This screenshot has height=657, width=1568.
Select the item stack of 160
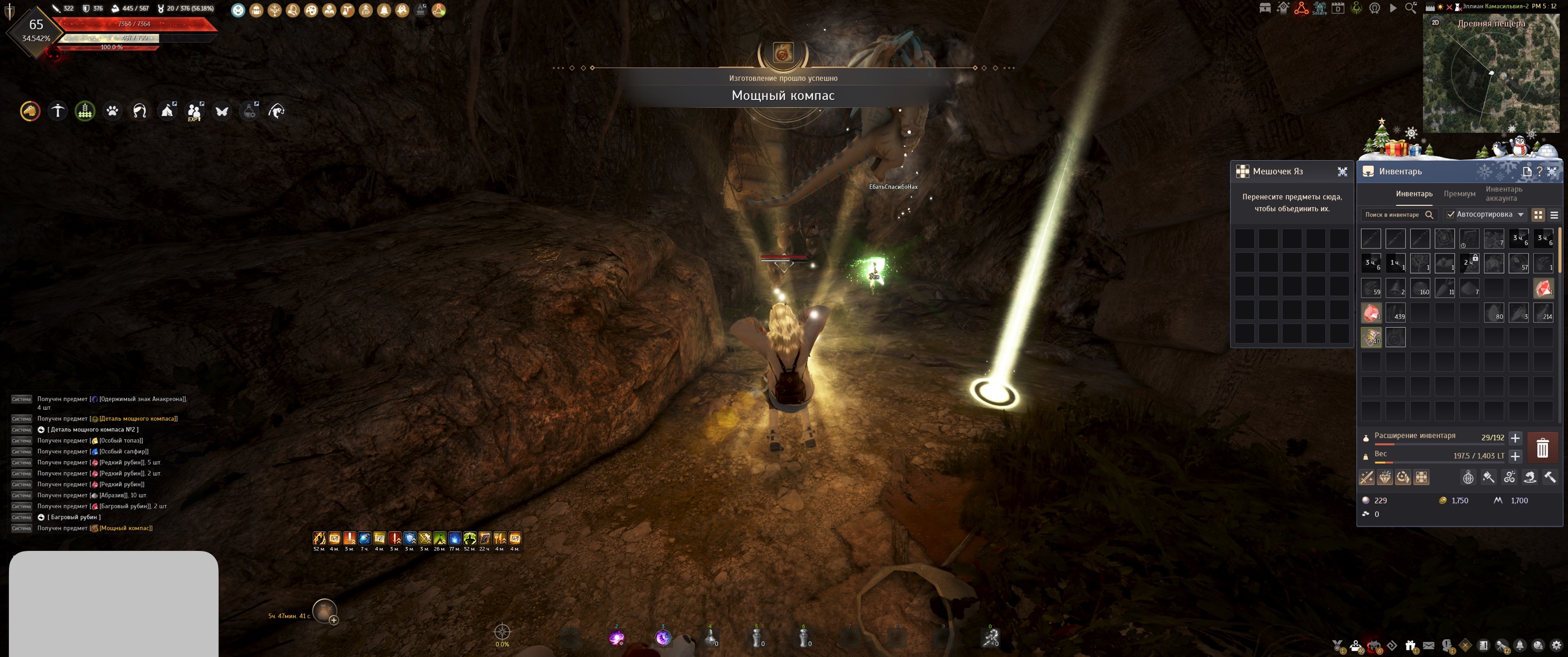(1420, 288)
